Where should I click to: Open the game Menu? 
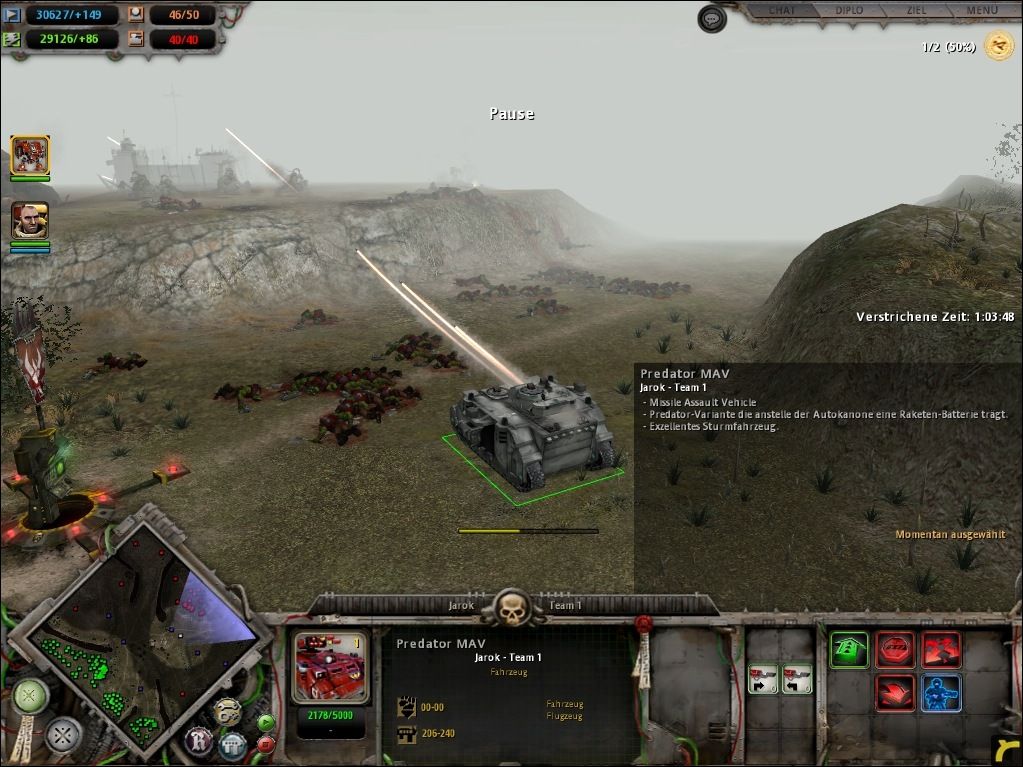point(981,11)
